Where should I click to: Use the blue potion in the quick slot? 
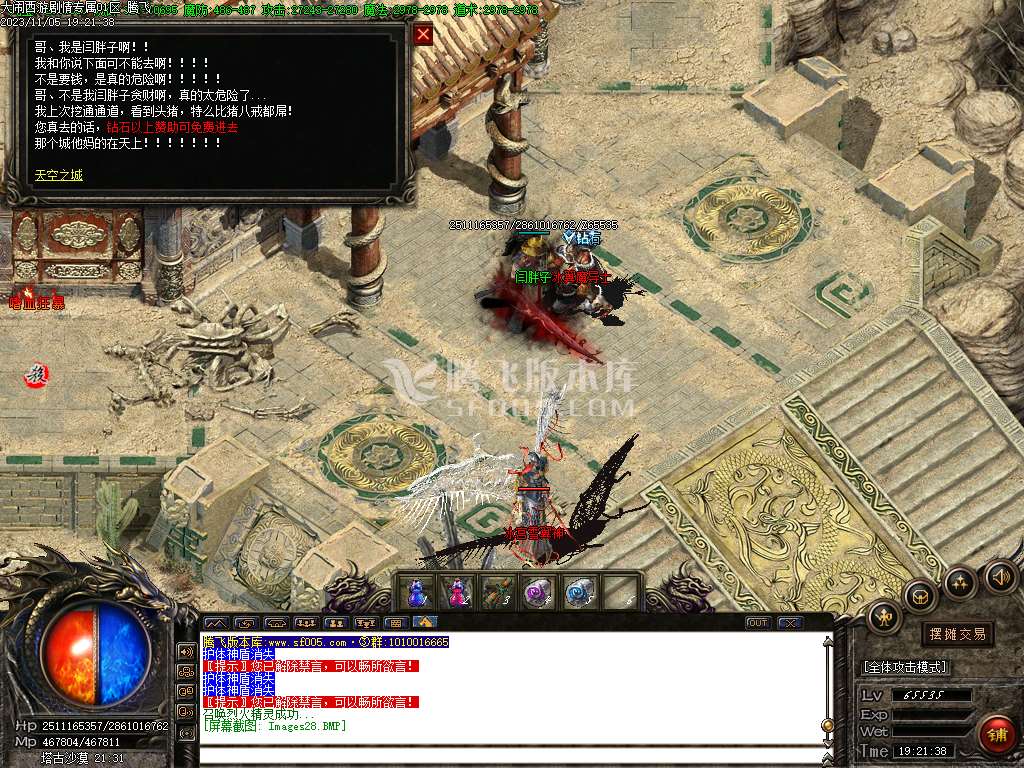point(417,592)
